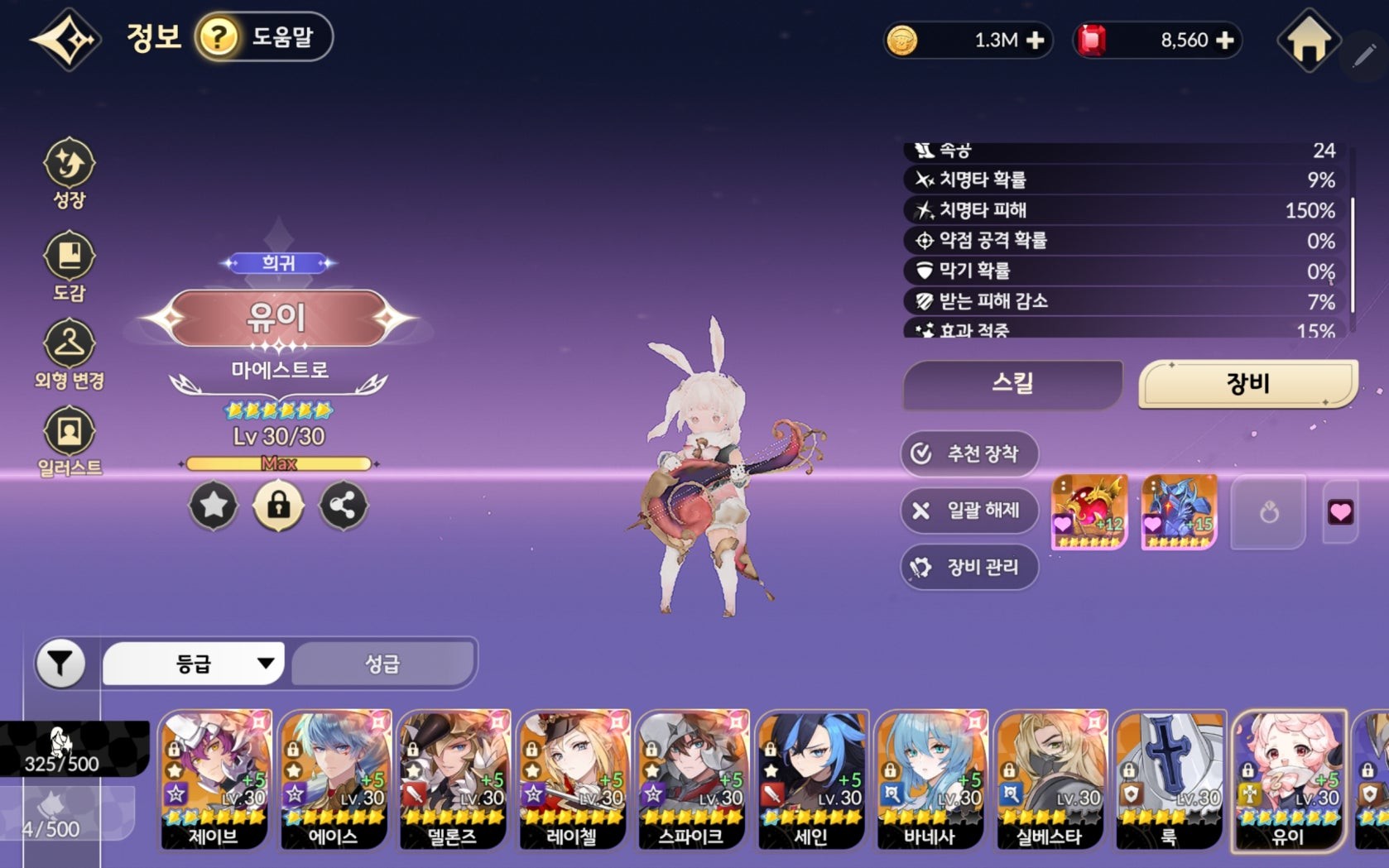Open 장비 관리 equipment management
This screenshot has height=868, width=1389.
968,568
